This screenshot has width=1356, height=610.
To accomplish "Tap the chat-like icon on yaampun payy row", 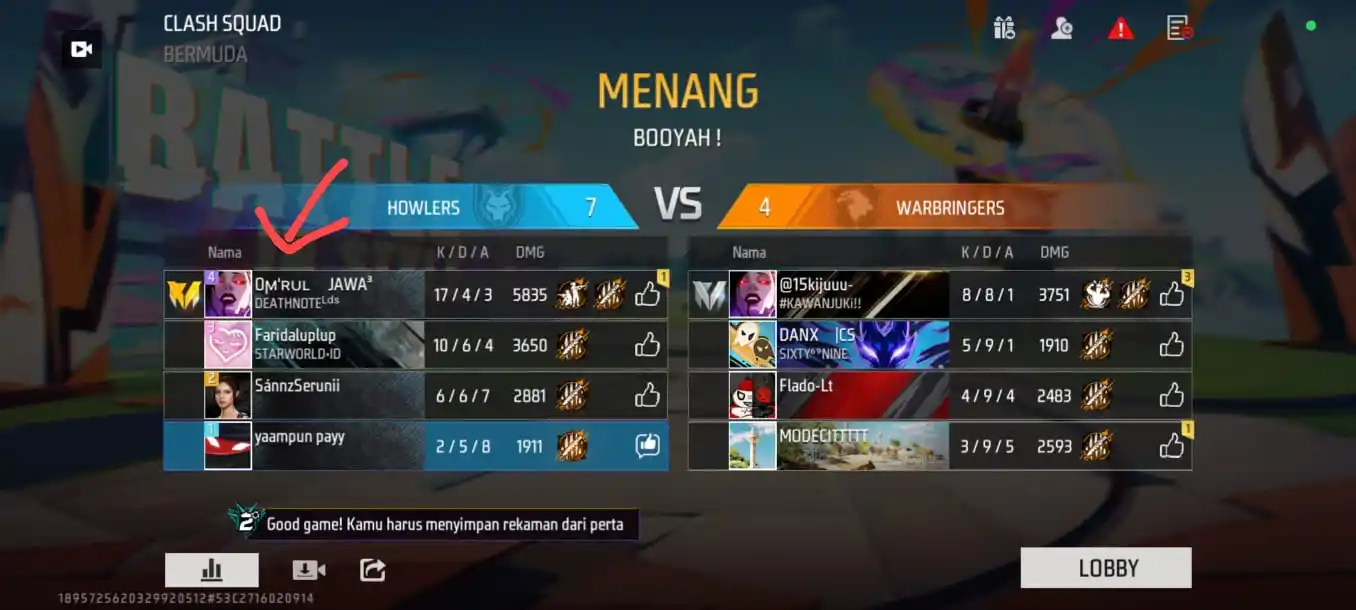I will click(x=647, y=446).
